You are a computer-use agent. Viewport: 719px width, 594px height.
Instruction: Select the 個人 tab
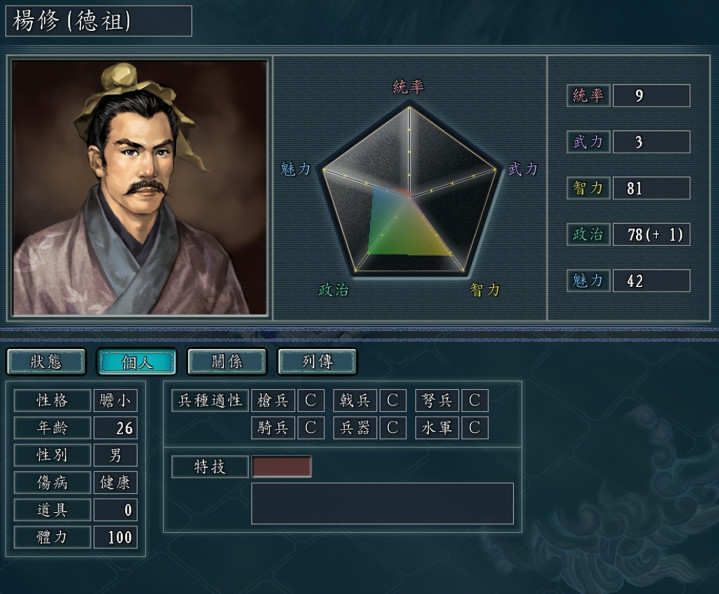click(x=137, y=361)
